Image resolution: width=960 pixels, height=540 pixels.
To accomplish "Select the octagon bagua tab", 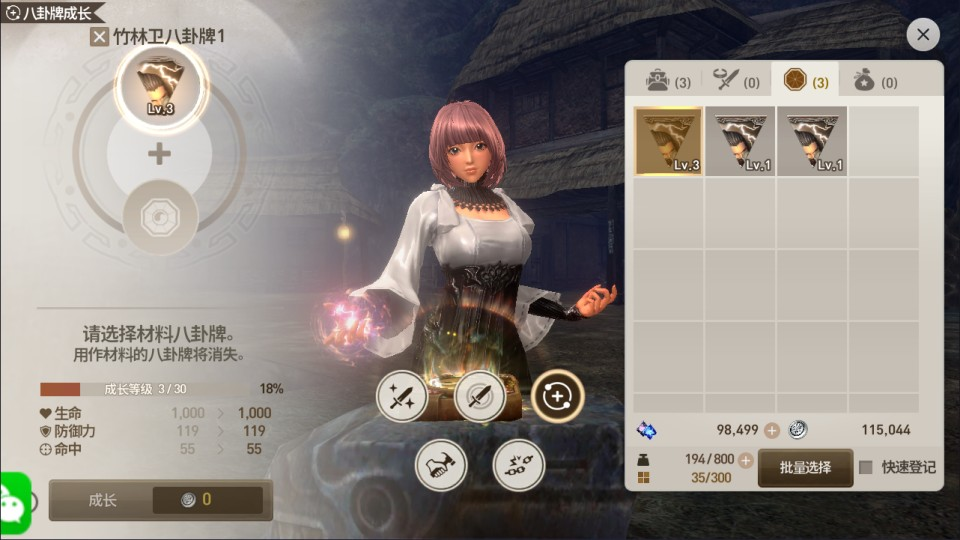I will [806, 81].
